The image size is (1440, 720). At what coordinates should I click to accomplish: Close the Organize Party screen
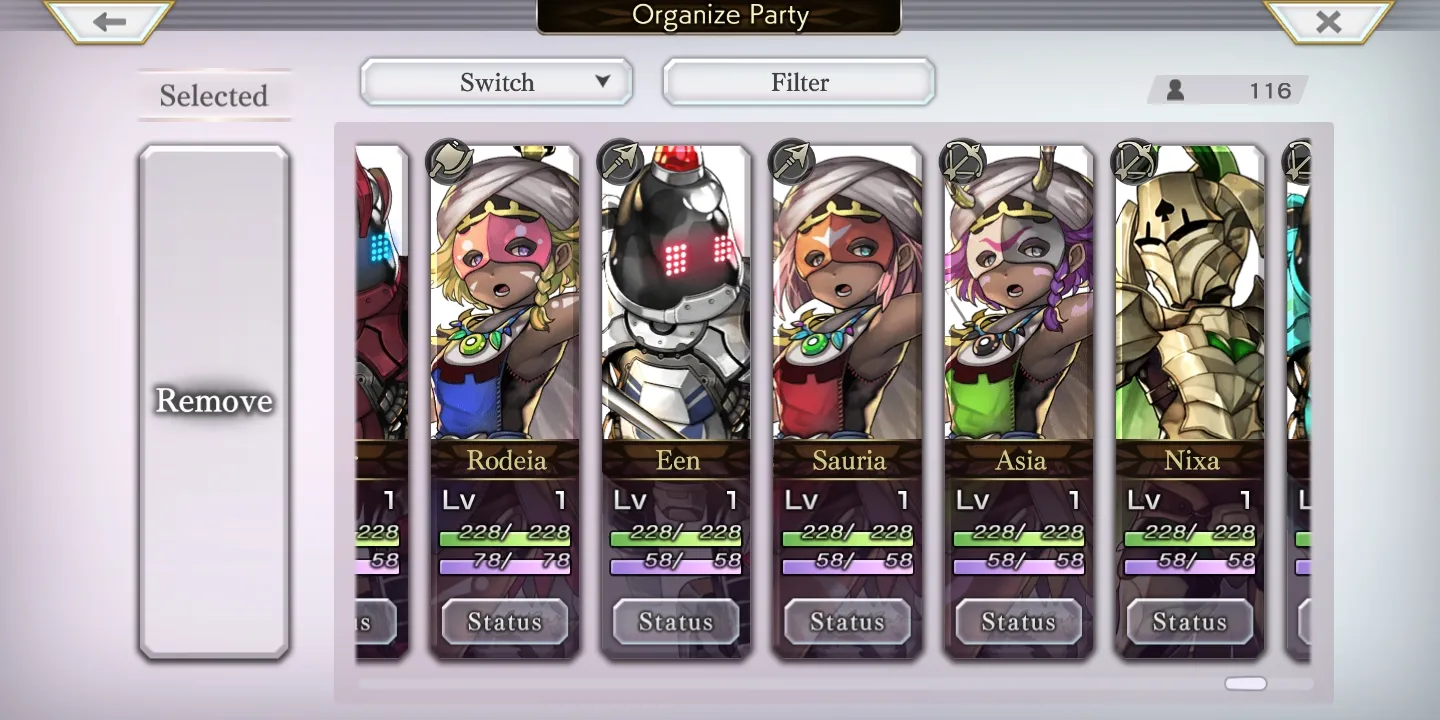[x=1328, y=21]
